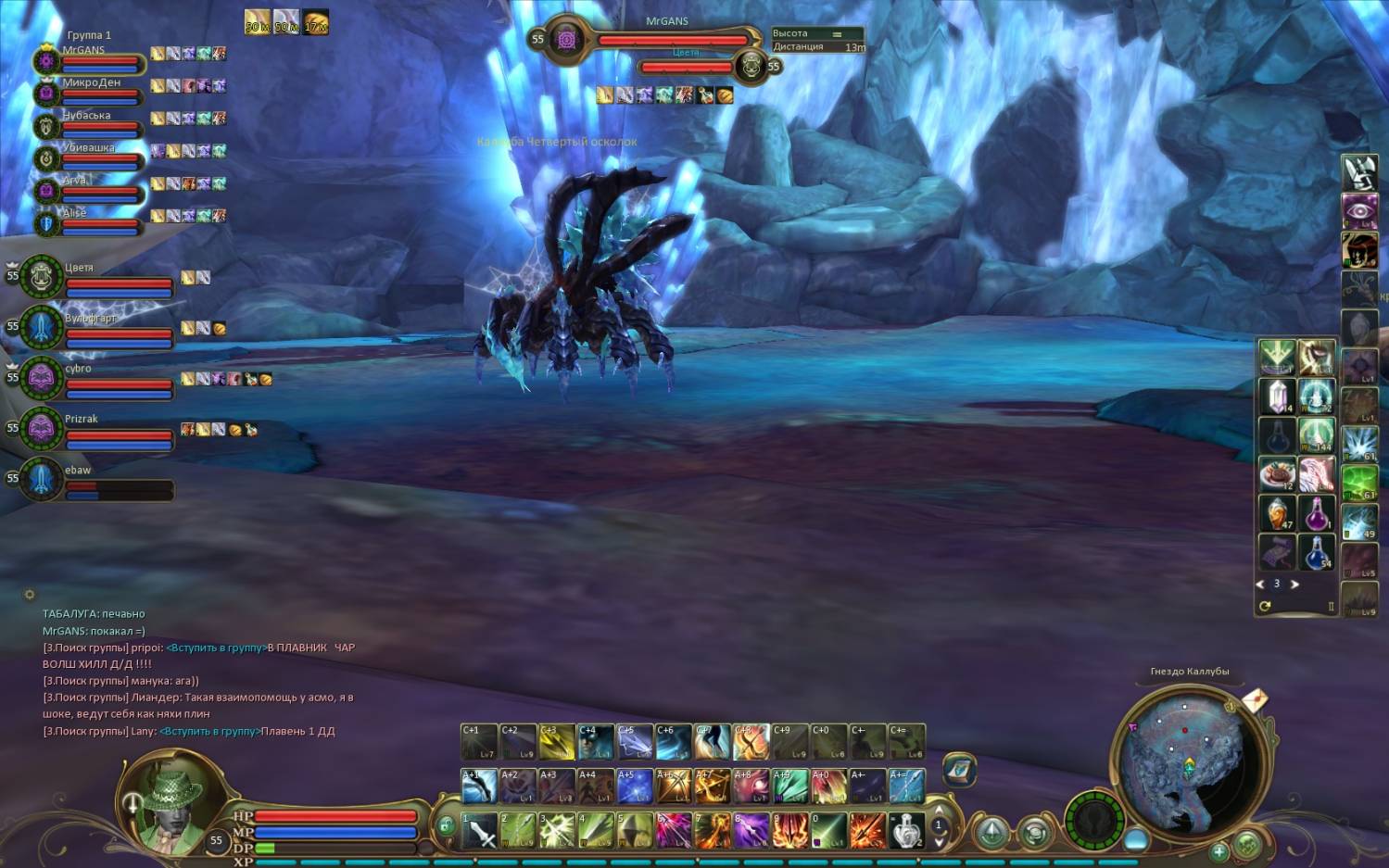Drink the blue mana potion with 54 count
Image resolution: width=1389 pixels, height=868 pixels.
coord(1316,552)
